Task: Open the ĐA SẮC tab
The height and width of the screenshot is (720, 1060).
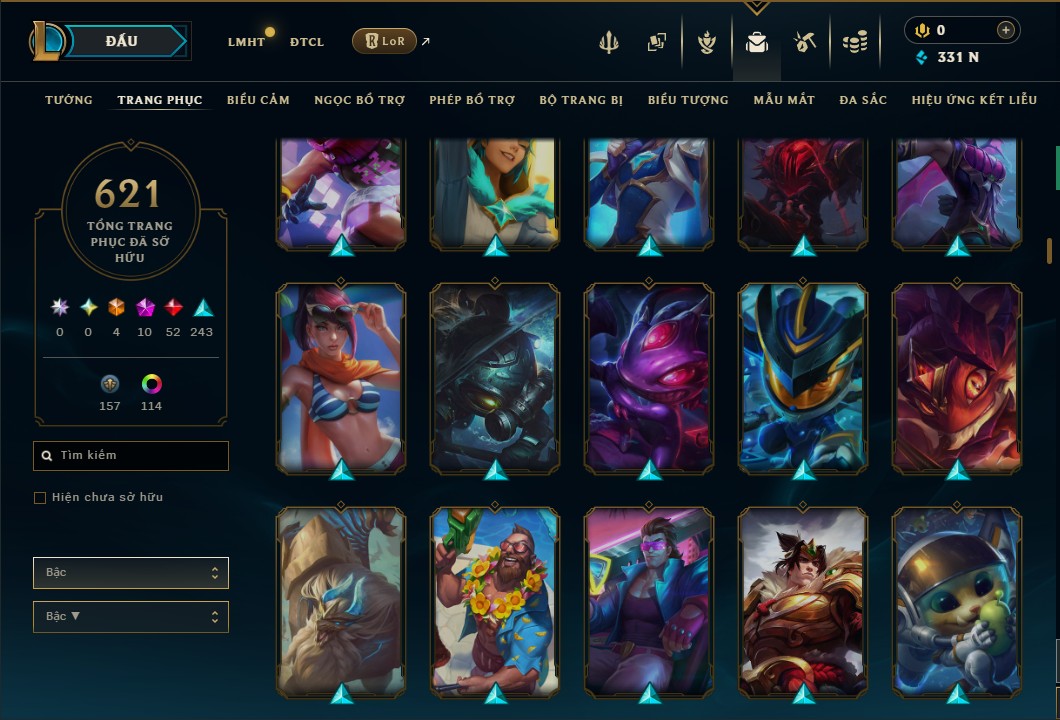Action: click(863, 100)
